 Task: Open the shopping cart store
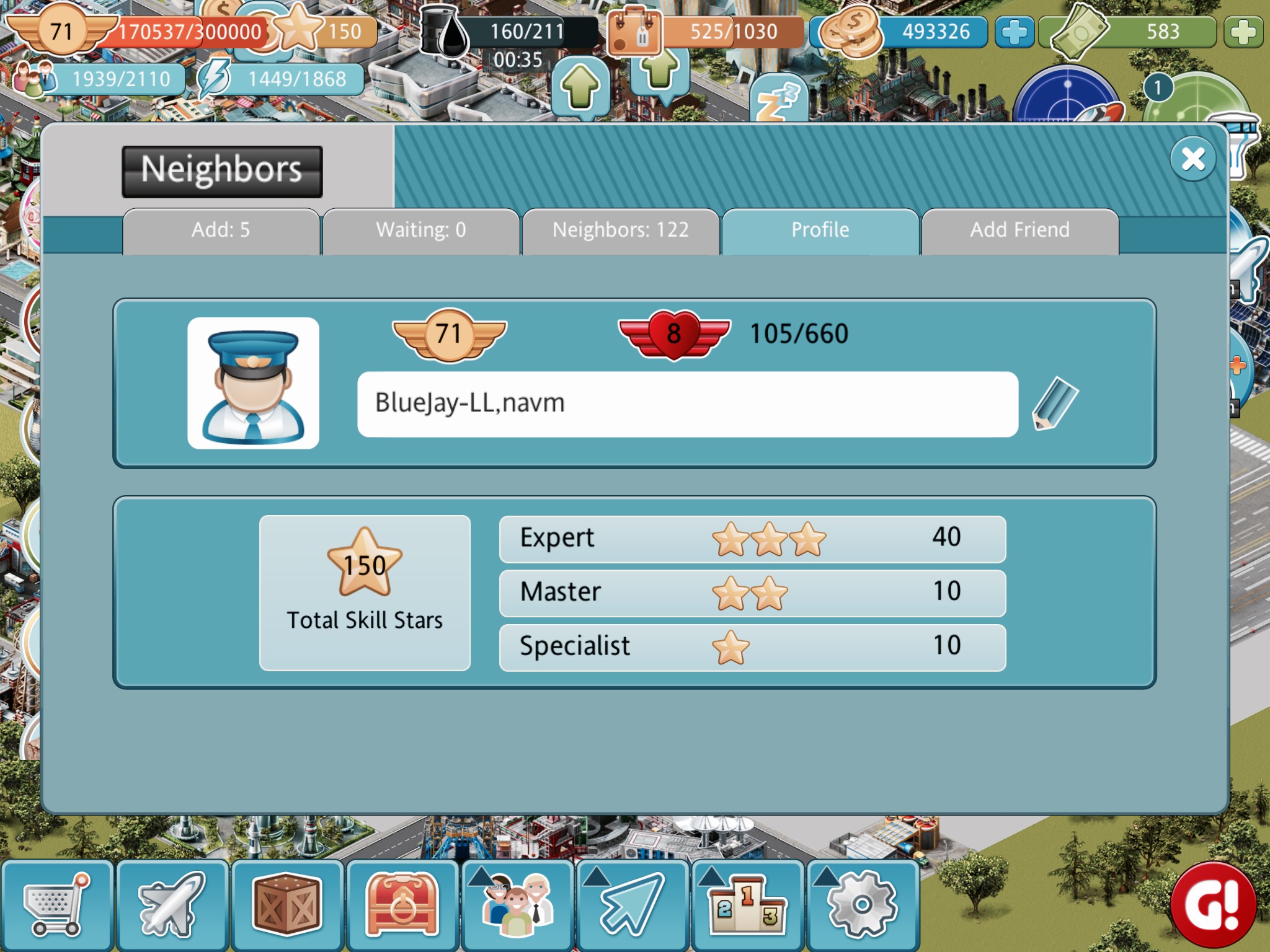56,905
